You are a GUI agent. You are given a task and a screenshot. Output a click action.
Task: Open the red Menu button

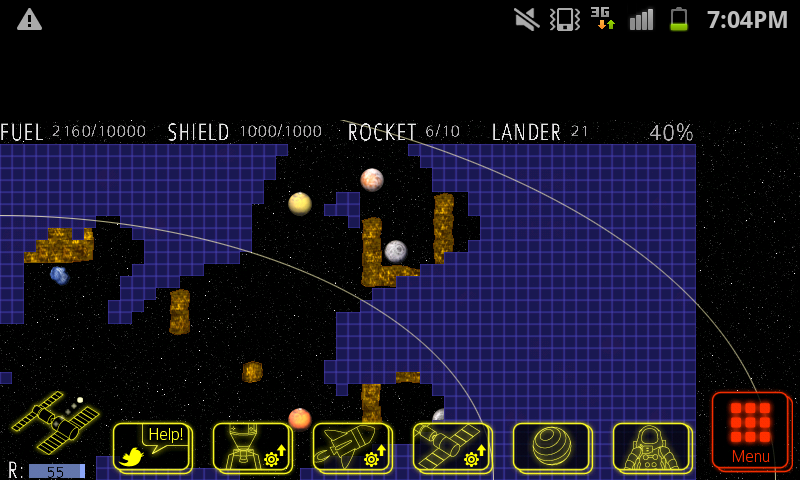click(x=750, y=430)
